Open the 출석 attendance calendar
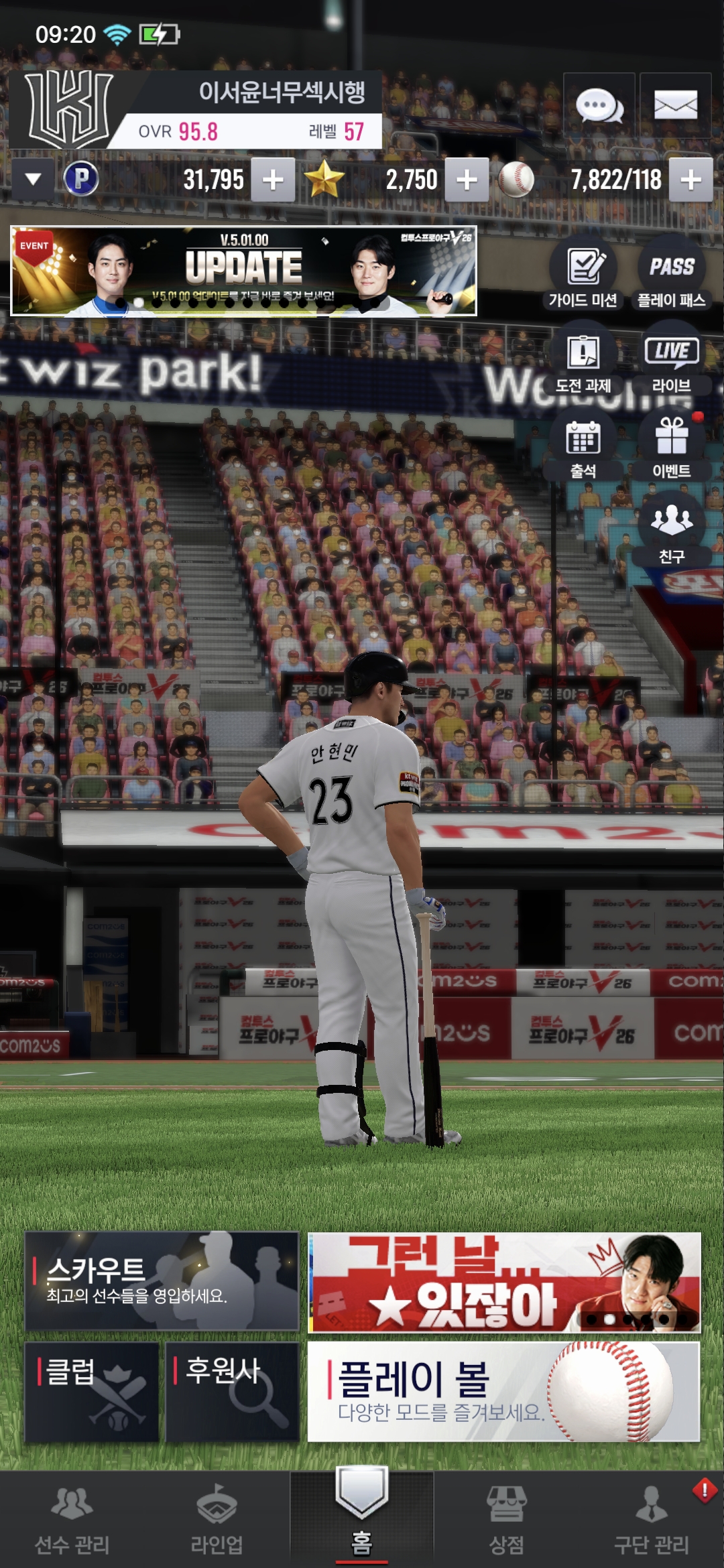 point(583,448)
